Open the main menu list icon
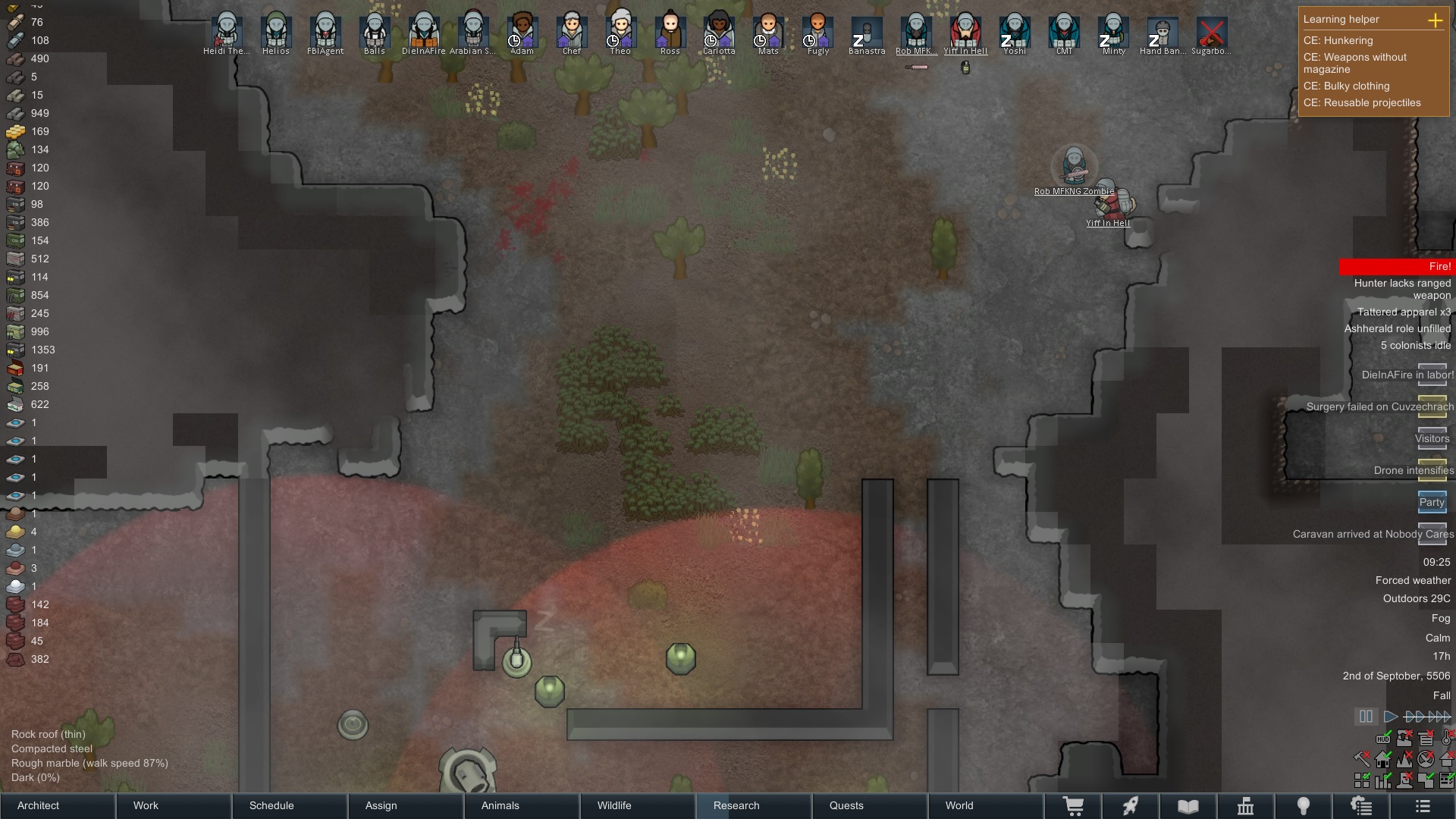 click(1423, 806)
